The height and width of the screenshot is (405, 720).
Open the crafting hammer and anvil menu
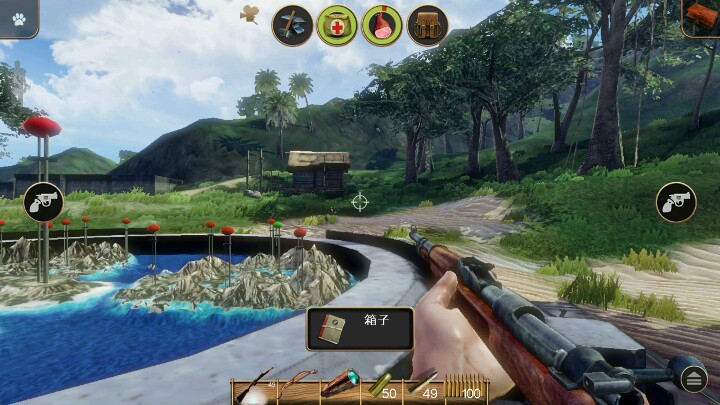click(x=293, y=25)
